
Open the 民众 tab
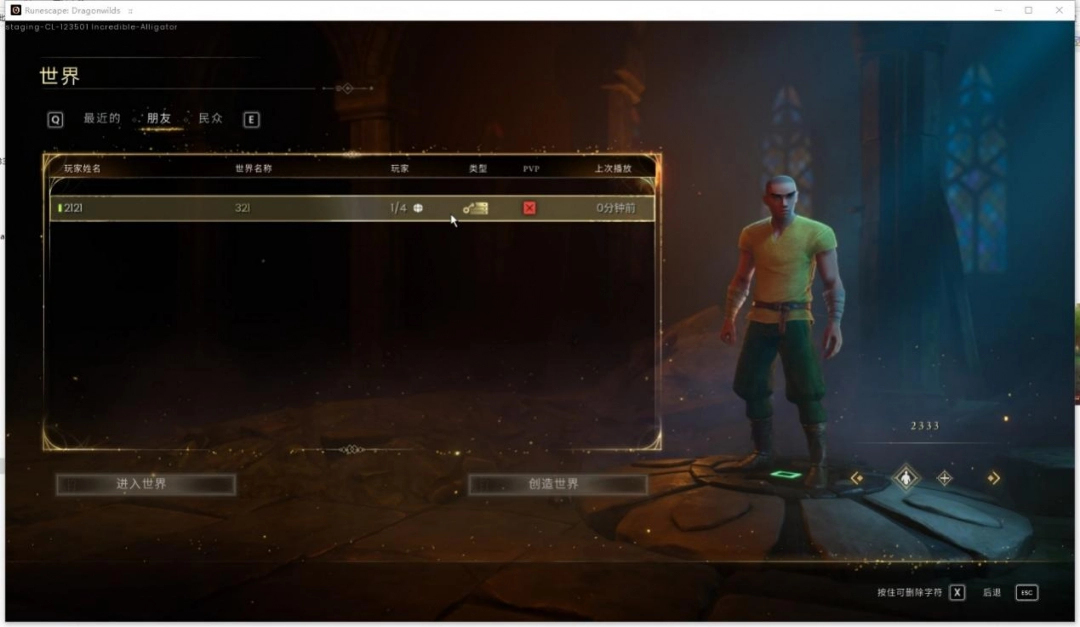(x=210, y=118)
